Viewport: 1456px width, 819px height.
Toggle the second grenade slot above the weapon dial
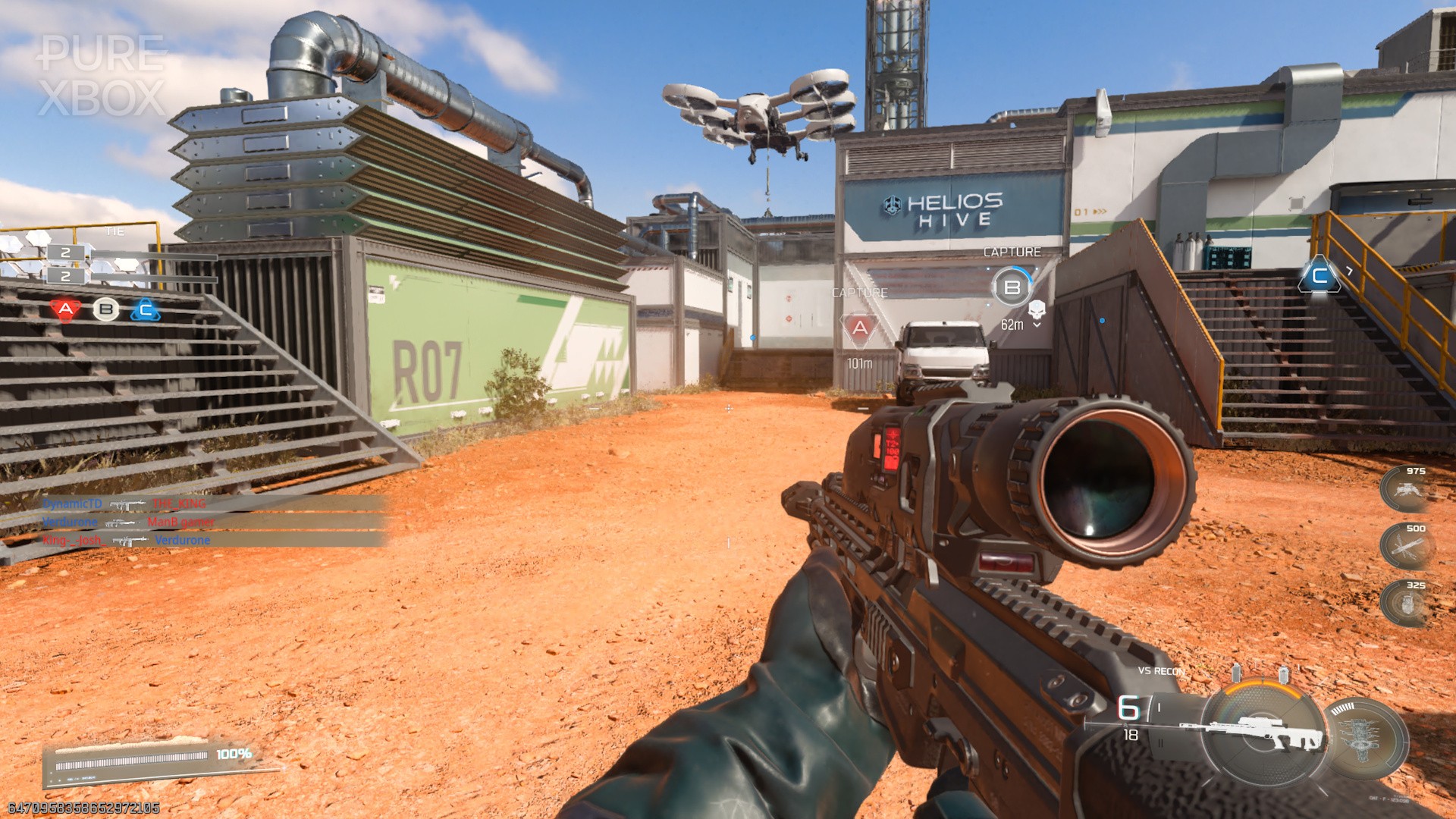[x=1284, y=676]
